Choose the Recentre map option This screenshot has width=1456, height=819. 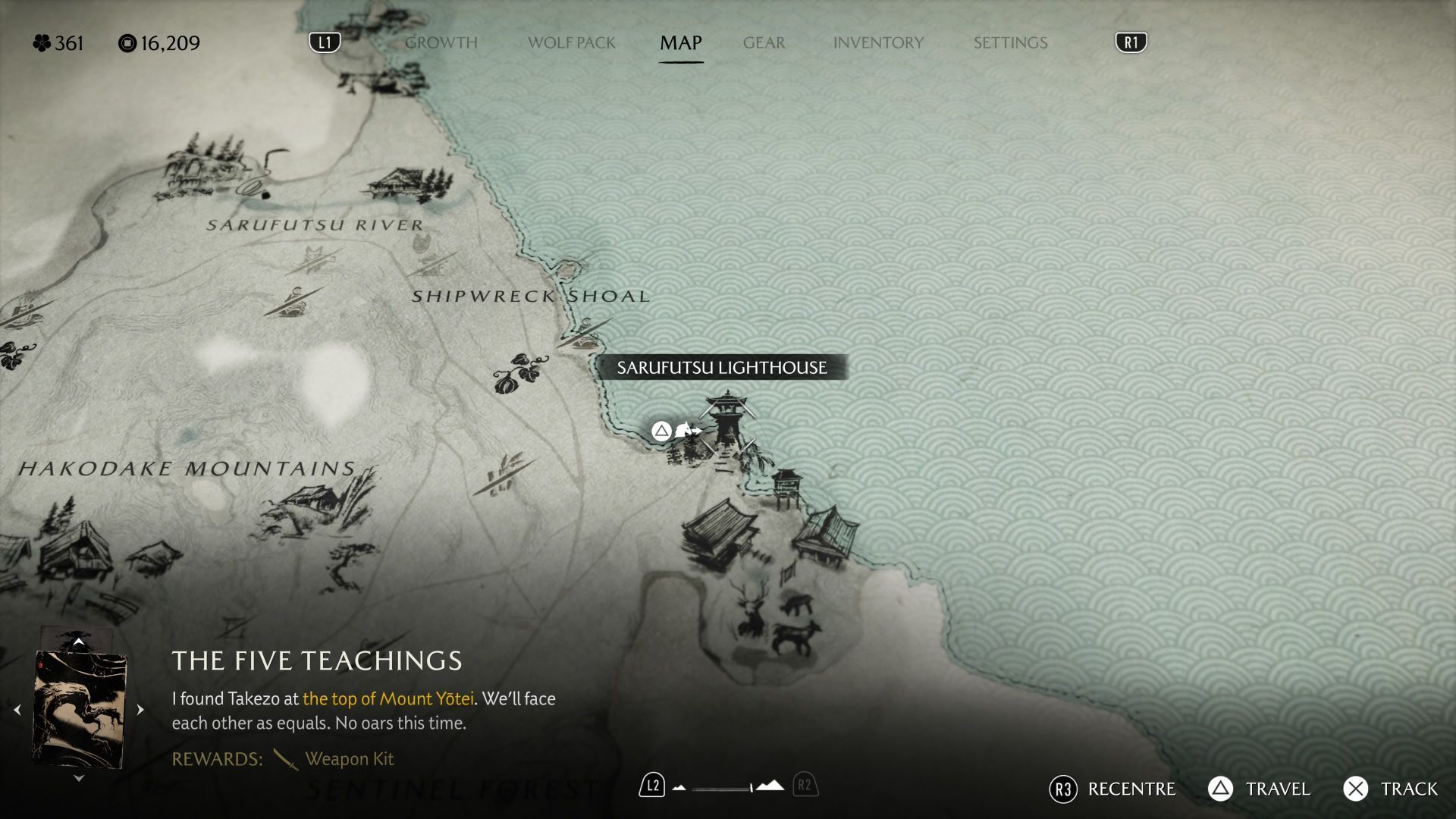(x=1112, y=789)
